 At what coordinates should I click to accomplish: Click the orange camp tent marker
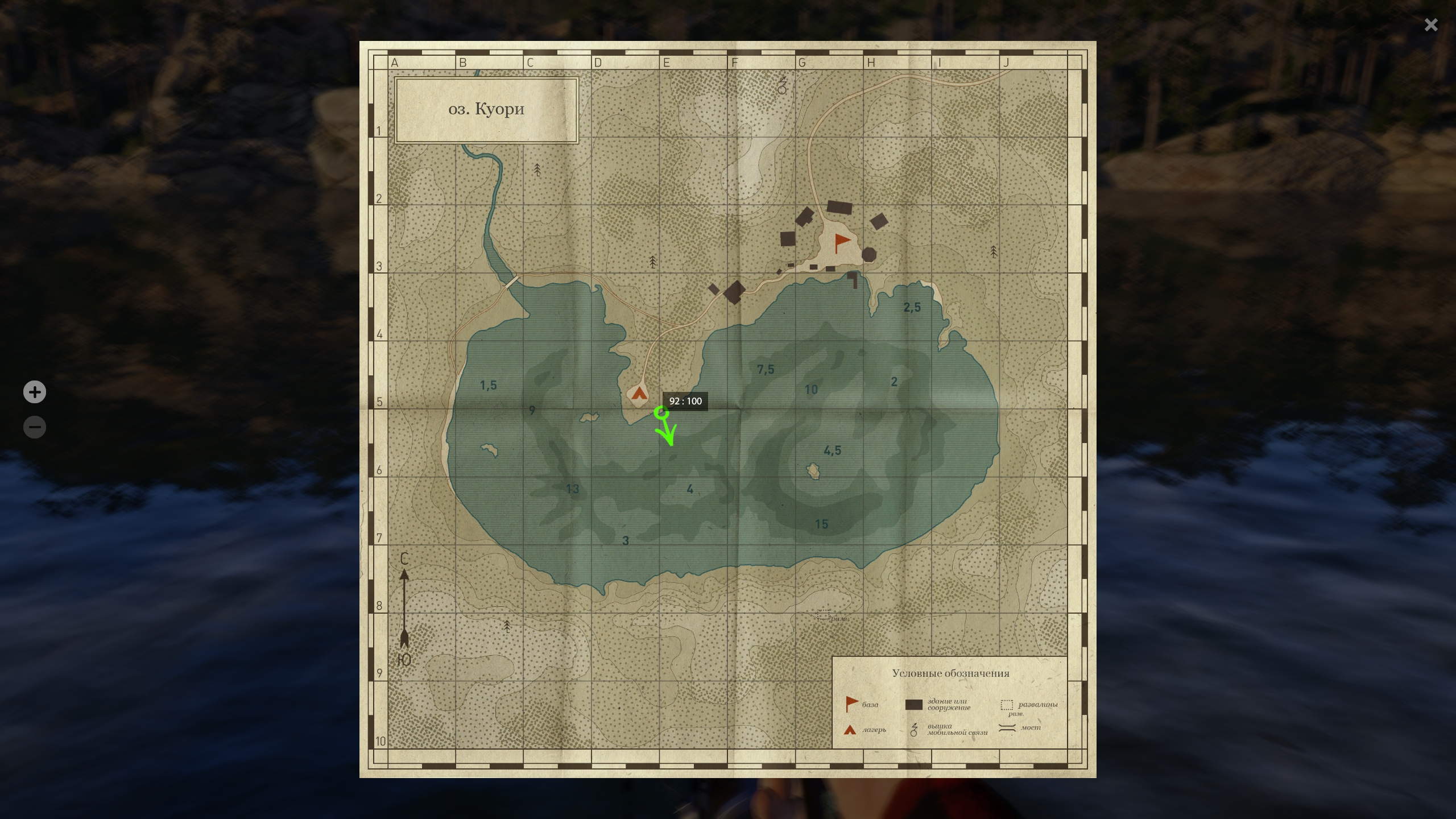coord(640,393)
